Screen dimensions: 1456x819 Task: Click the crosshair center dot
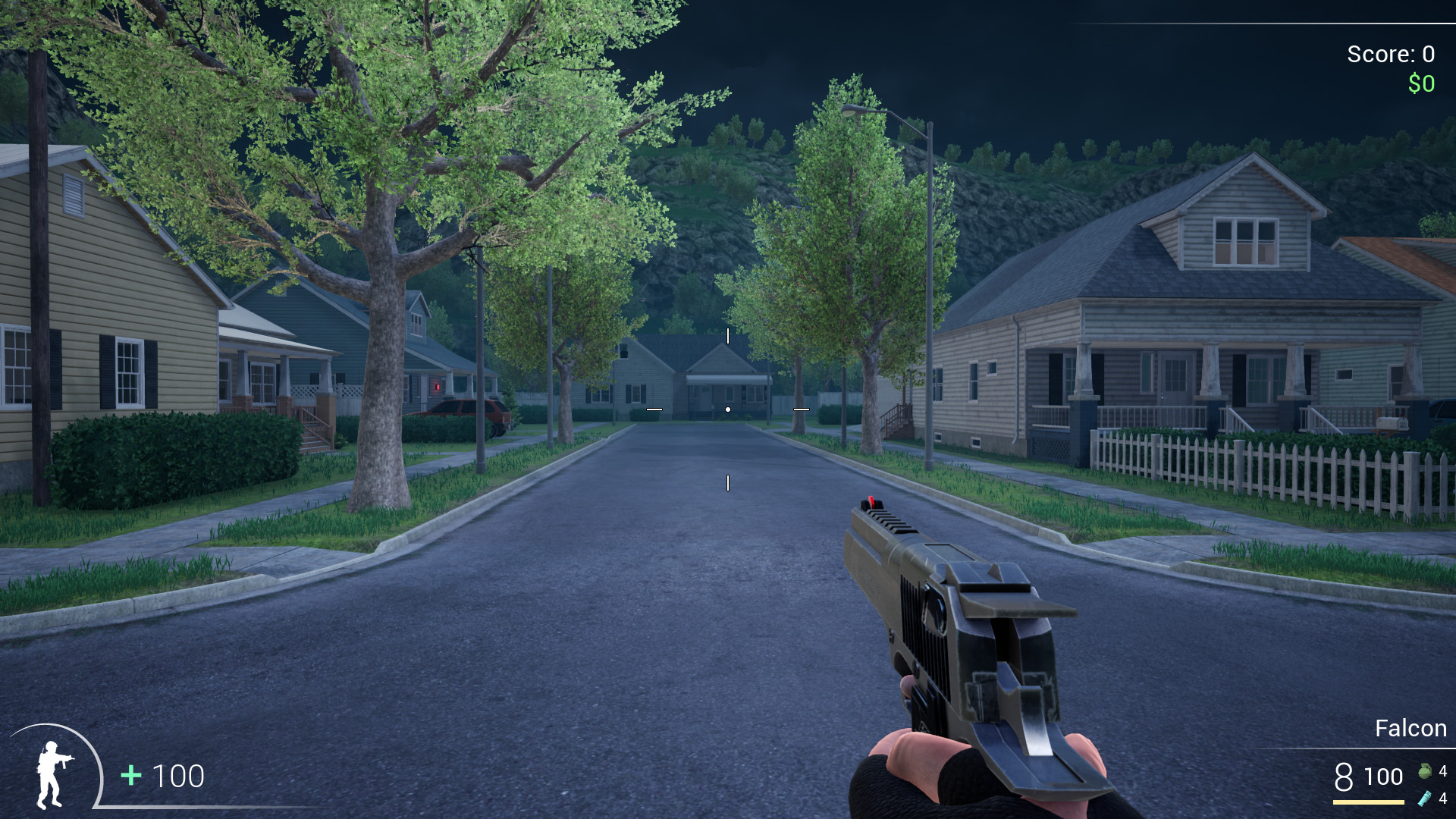coord(728,408)
